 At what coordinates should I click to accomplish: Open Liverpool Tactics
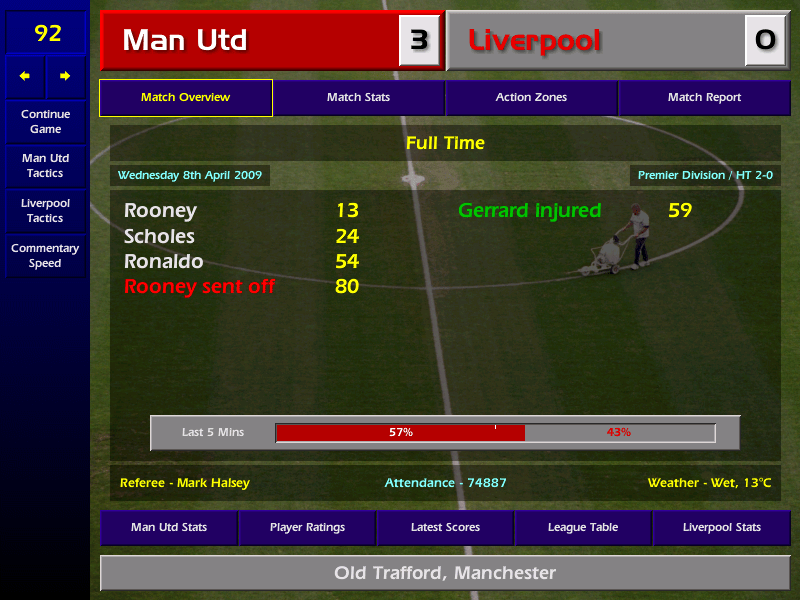pos(45,210)
